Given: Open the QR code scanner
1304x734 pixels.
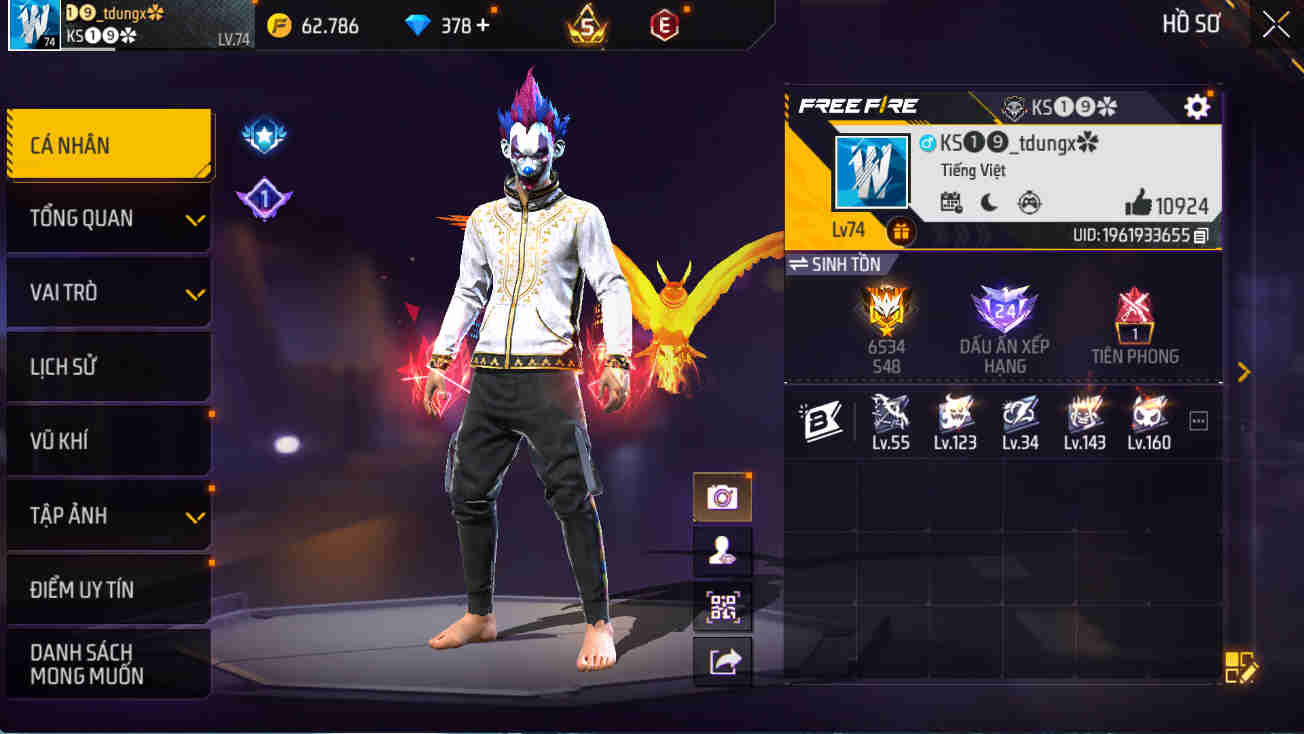Looking at the screenshot, I should (x=722, y=608).
